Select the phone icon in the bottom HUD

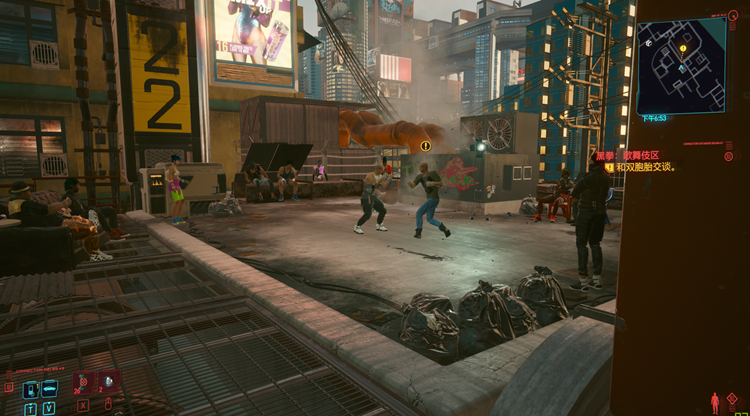pyautogui.click(x=30, y=388)
